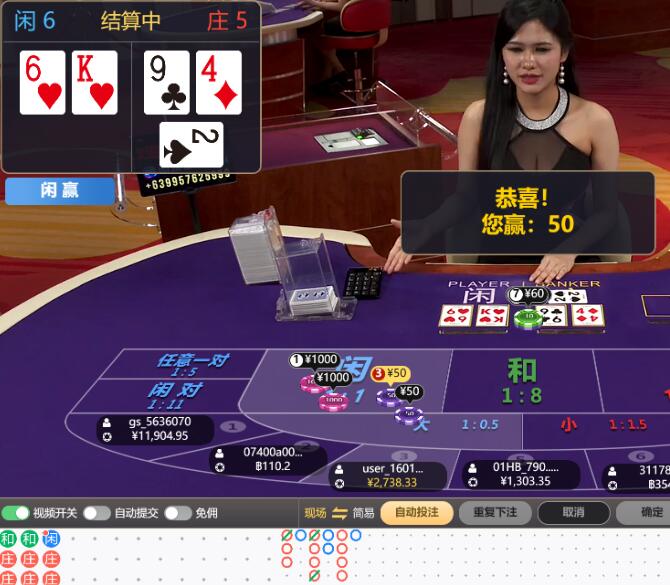Select the 大 big bet area

pyautogui.click(x=423, y=424)
